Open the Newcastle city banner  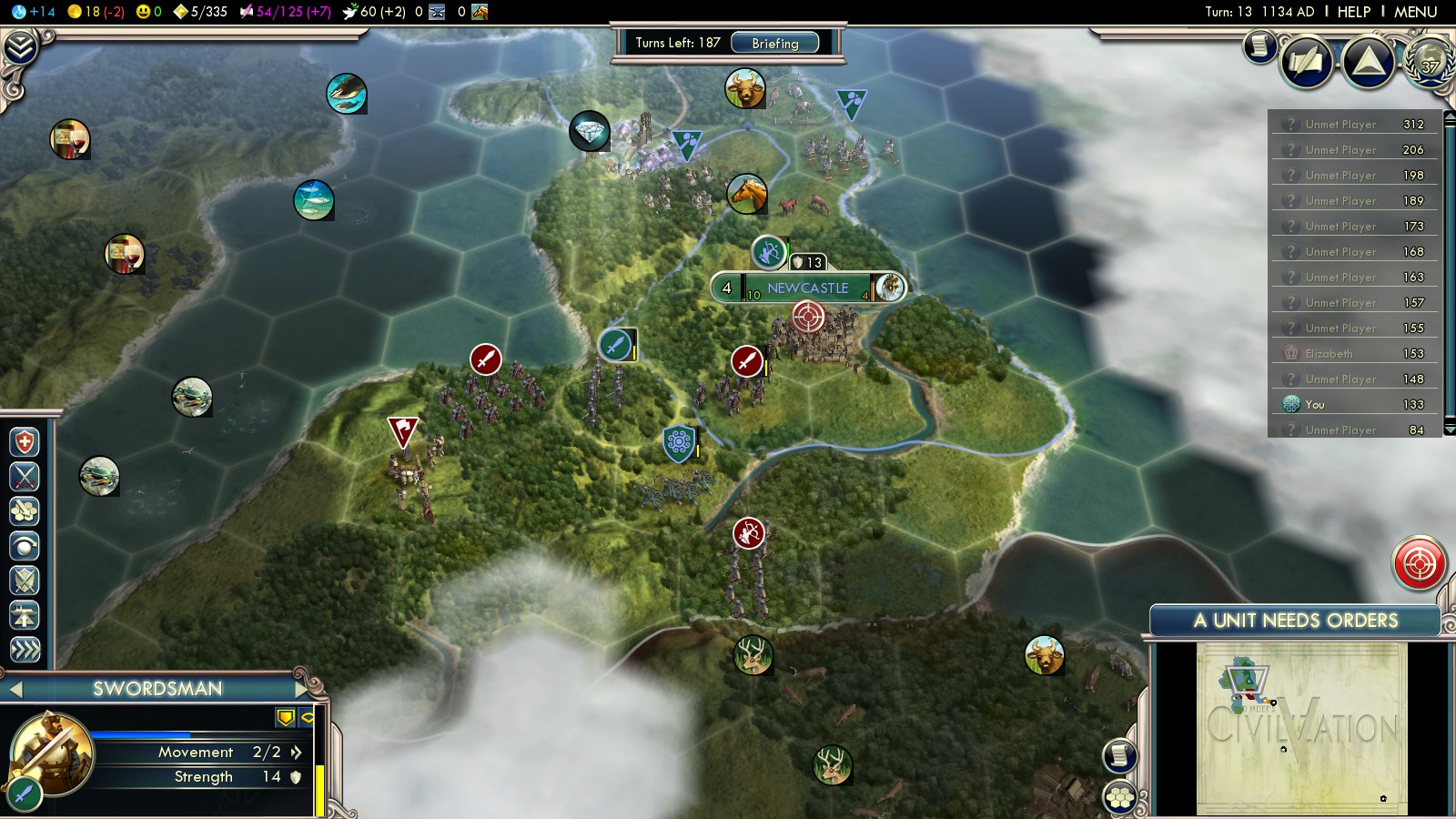pyautogui.click(x=807, y=288)
